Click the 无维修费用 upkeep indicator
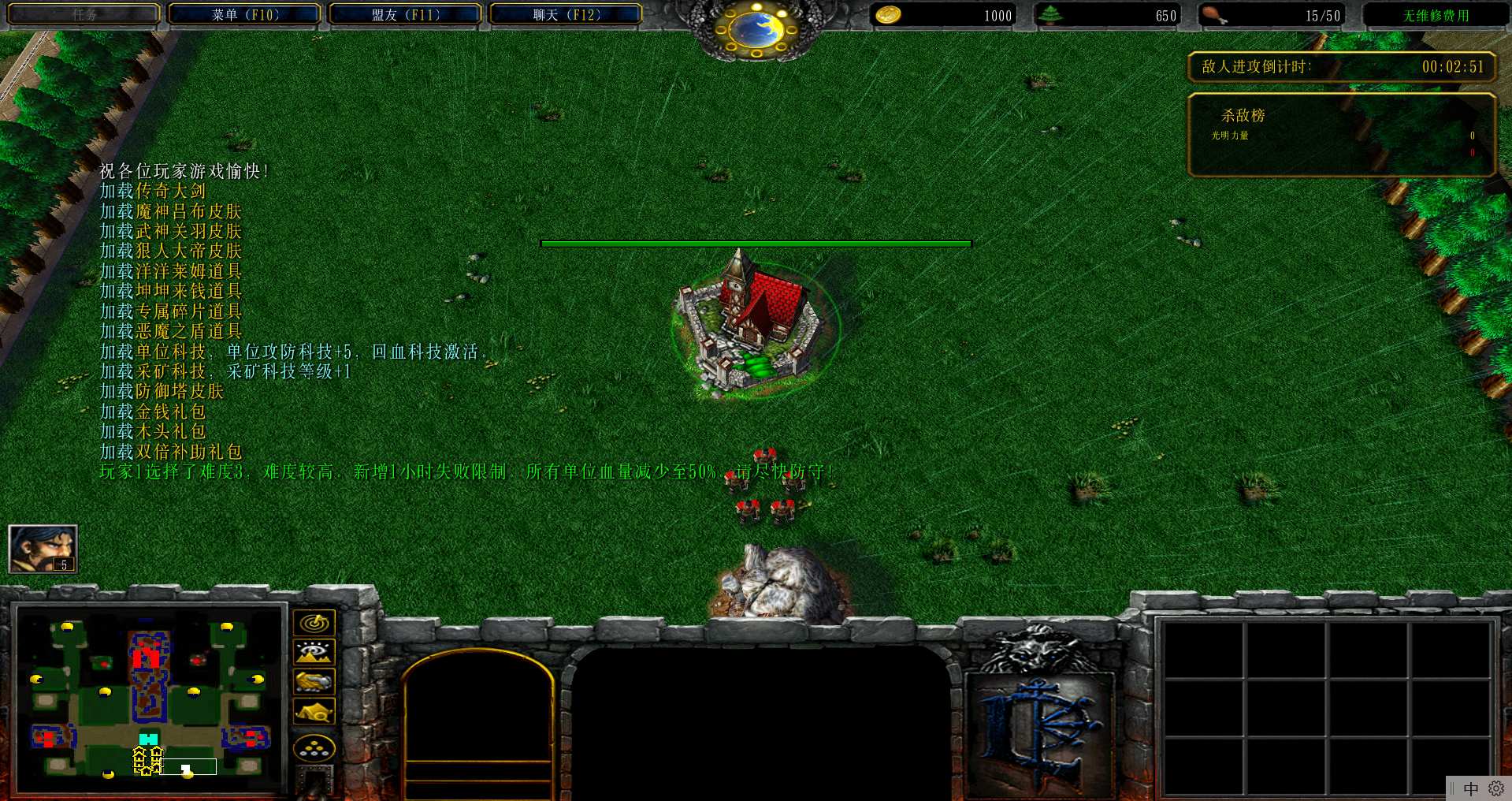Viewport: 1512px width, 801px height. pos(1436,16)
